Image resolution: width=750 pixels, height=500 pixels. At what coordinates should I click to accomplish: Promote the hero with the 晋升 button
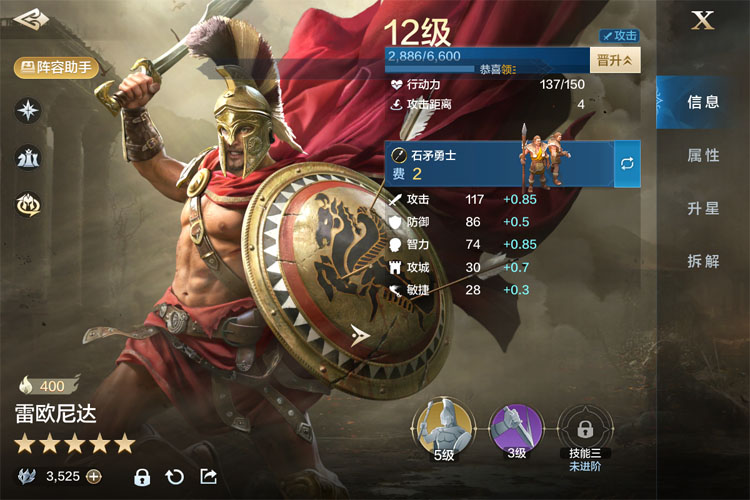pos(615,60)
